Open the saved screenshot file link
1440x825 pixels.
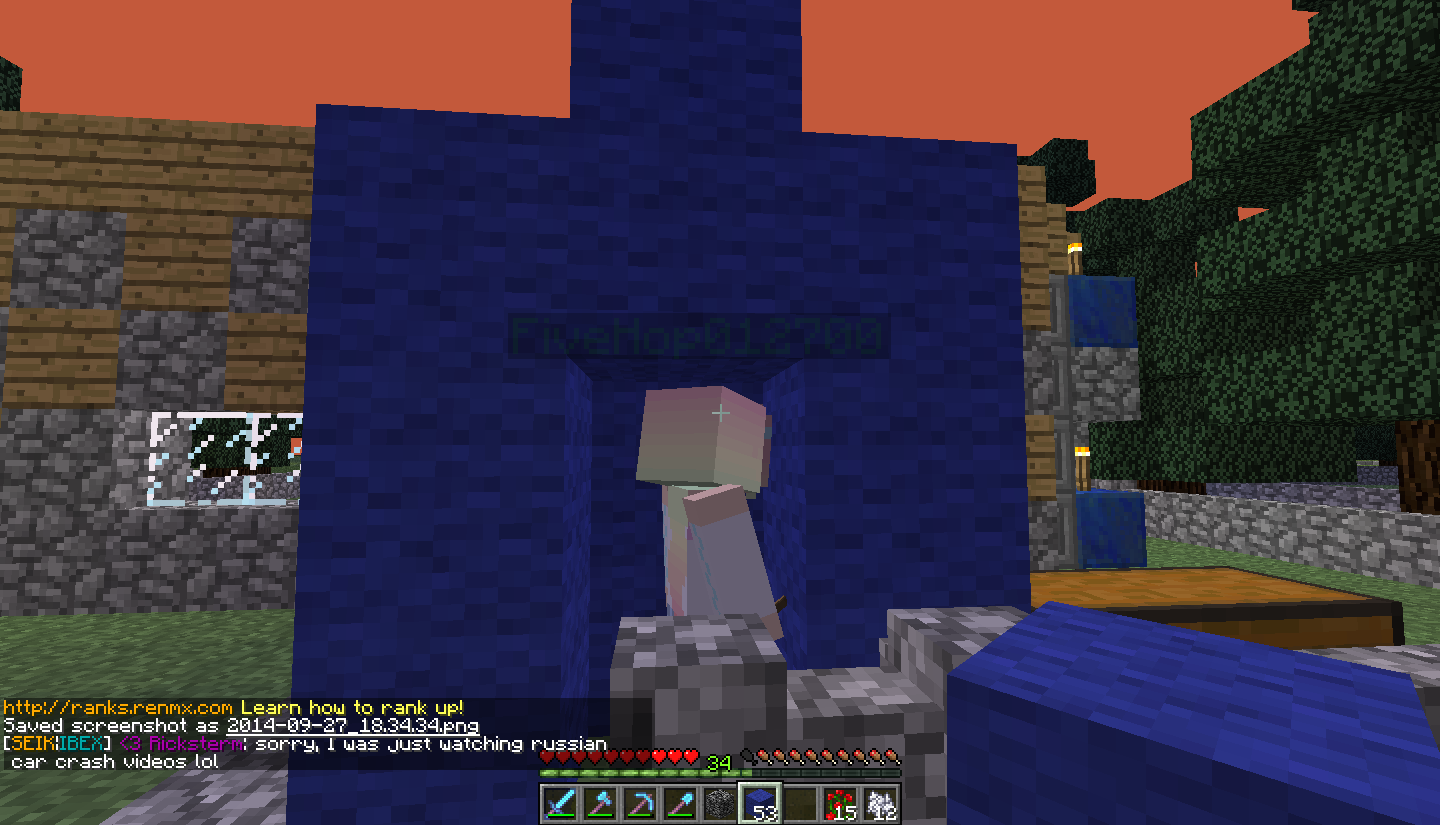tap(352, 725)
